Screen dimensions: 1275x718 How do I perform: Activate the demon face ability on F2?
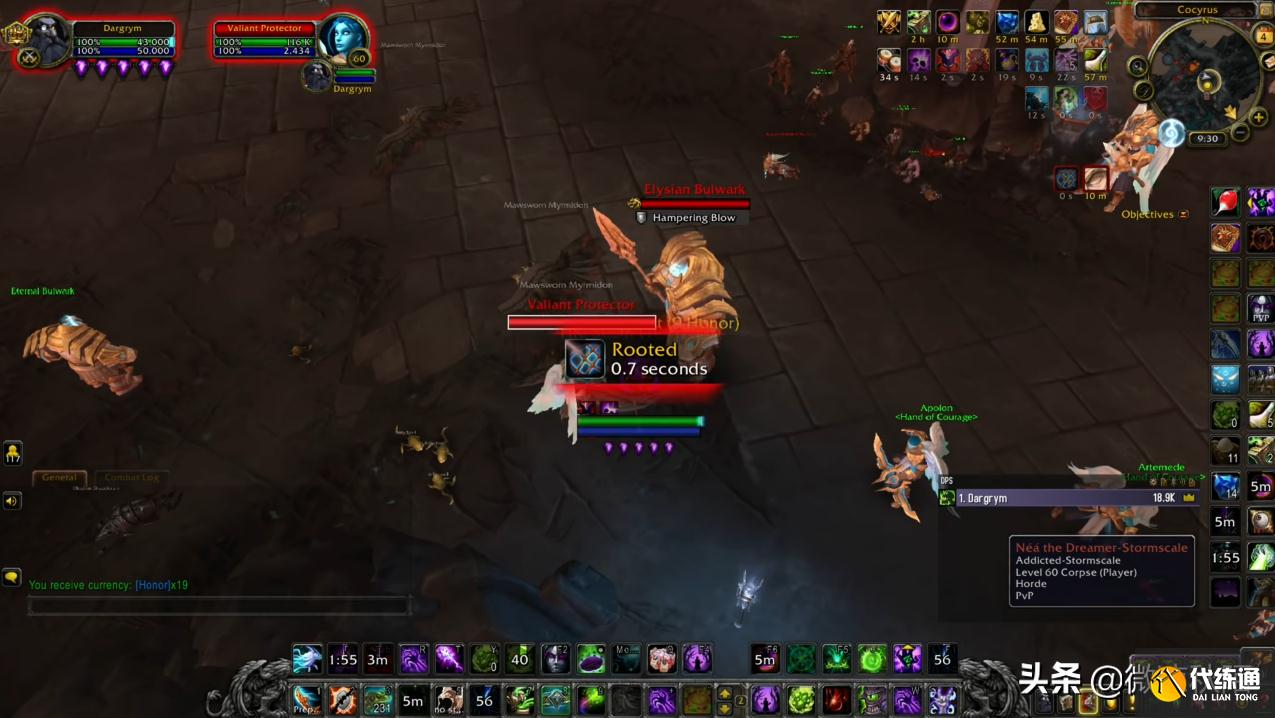click(556, 659)
